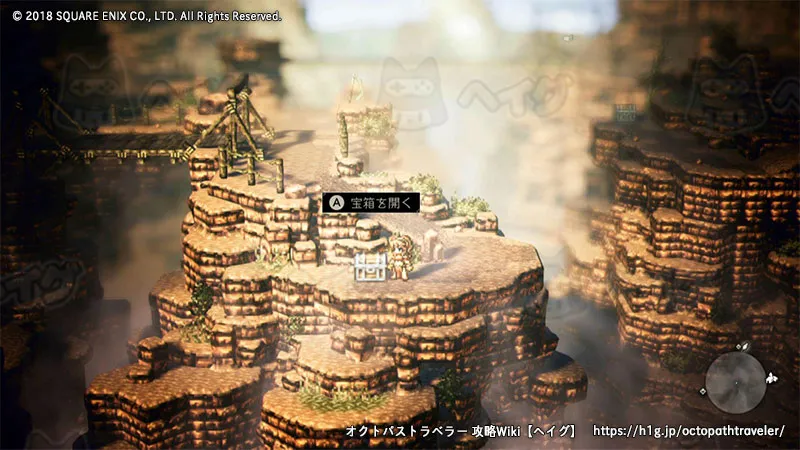Select the white marker right of the radar
The width and height of the screenshot is (800, 450).
[772, 379]
